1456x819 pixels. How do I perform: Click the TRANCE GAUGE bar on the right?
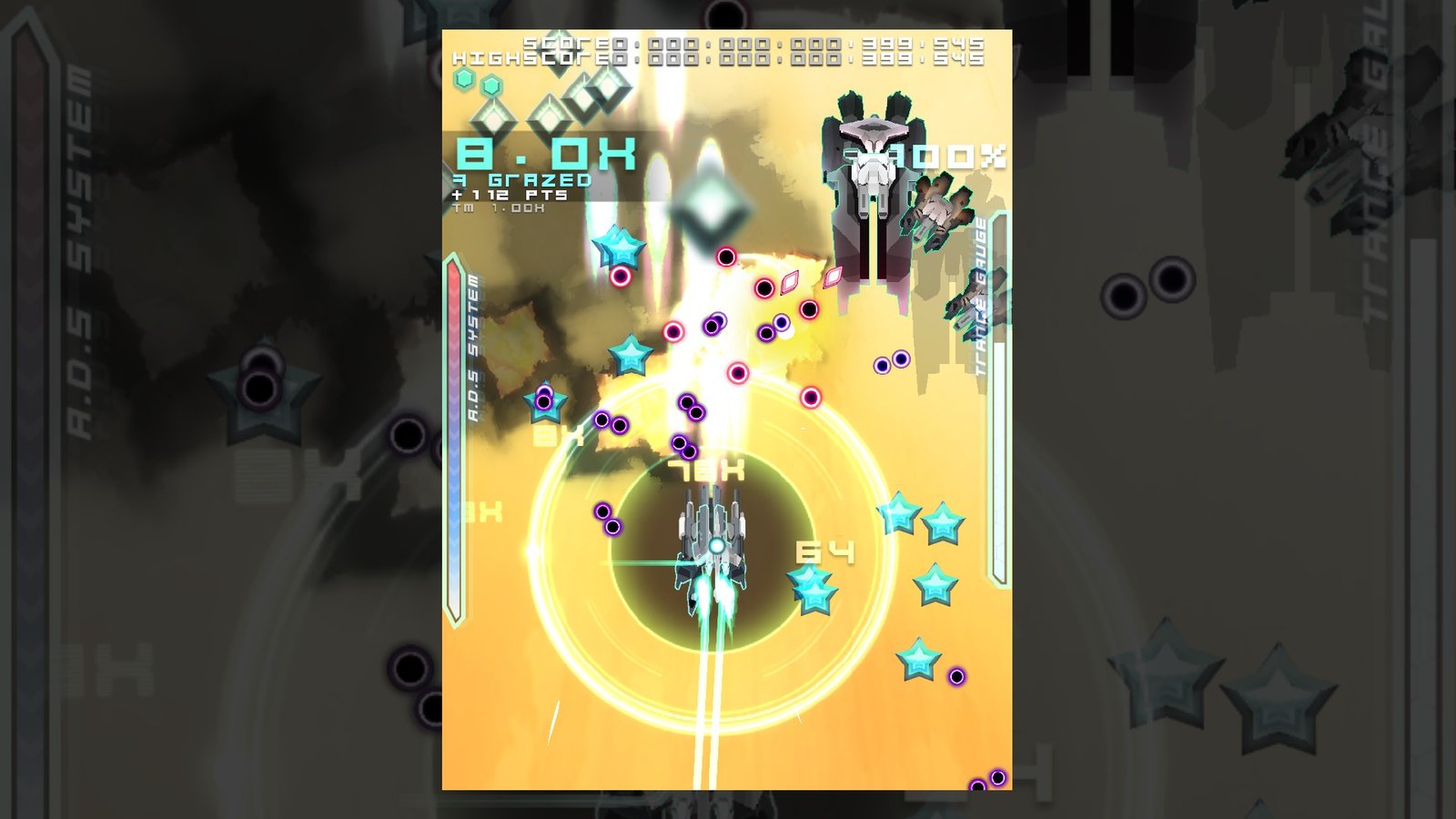(997, 409)
